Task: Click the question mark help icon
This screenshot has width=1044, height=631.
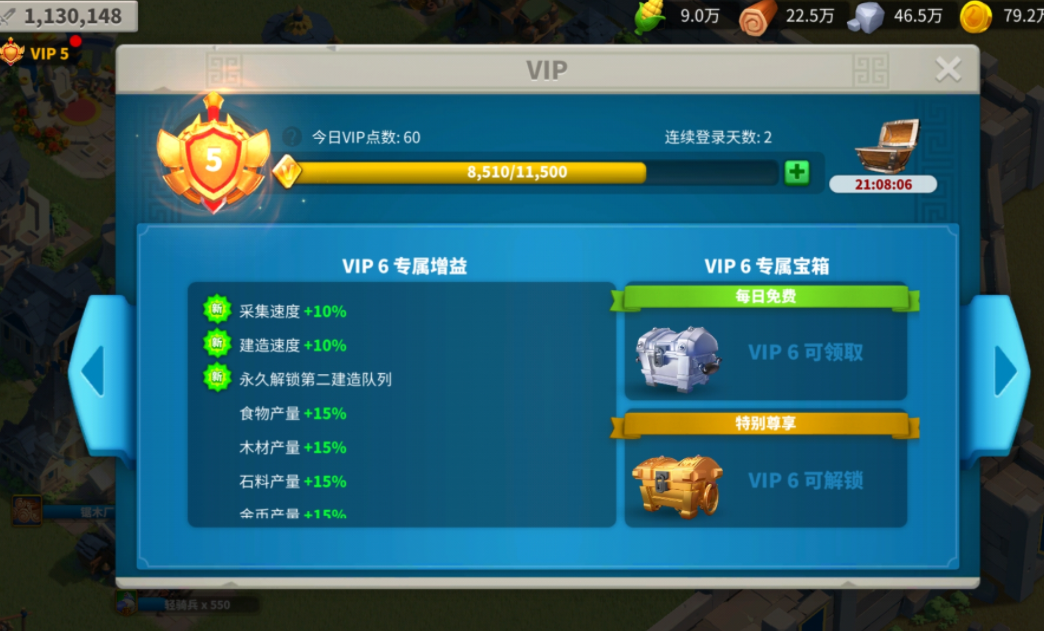Action: [x=292, y=137]
